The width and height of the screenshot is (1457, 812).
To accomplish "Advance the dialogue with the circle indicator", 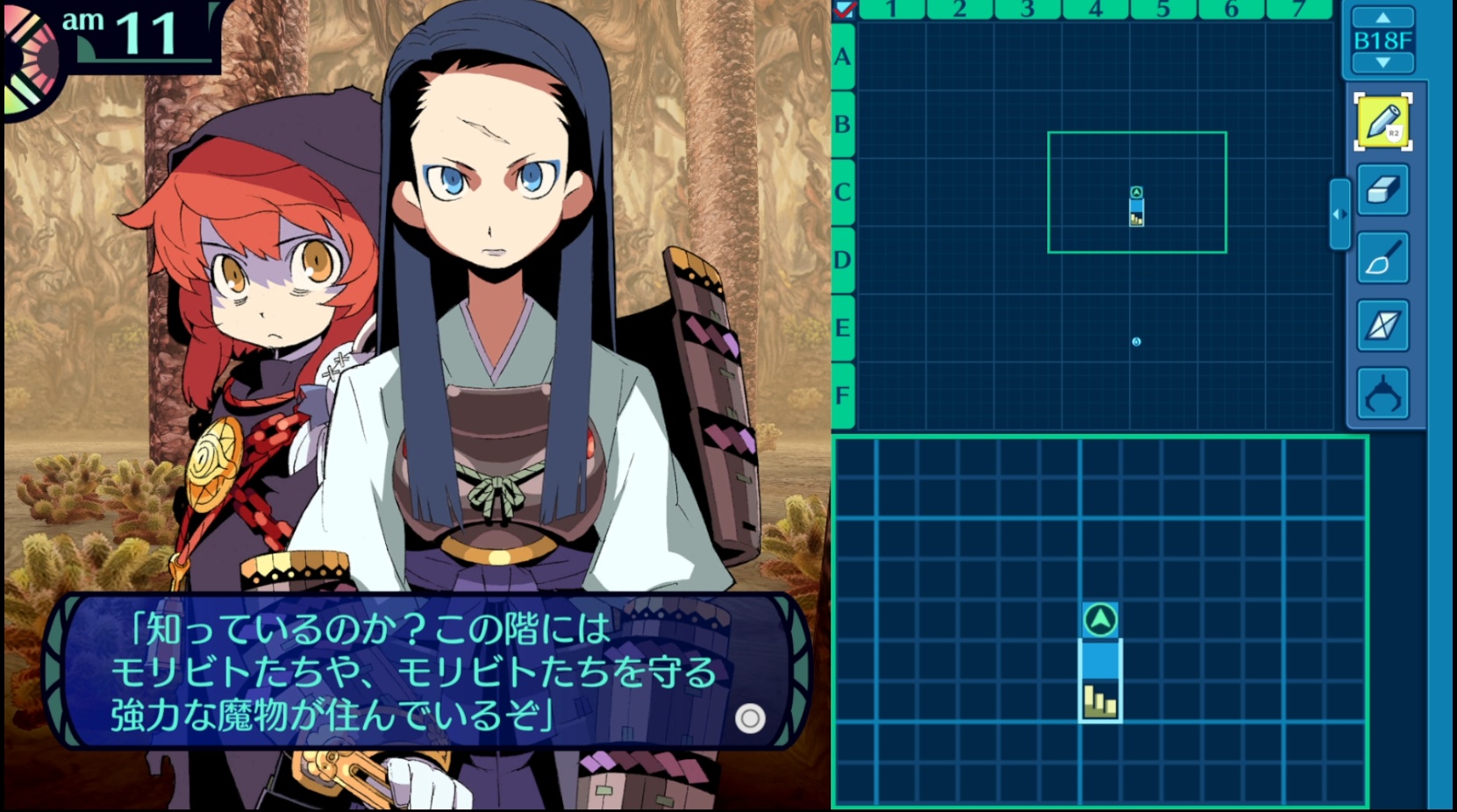I will (x=749, y=719).
